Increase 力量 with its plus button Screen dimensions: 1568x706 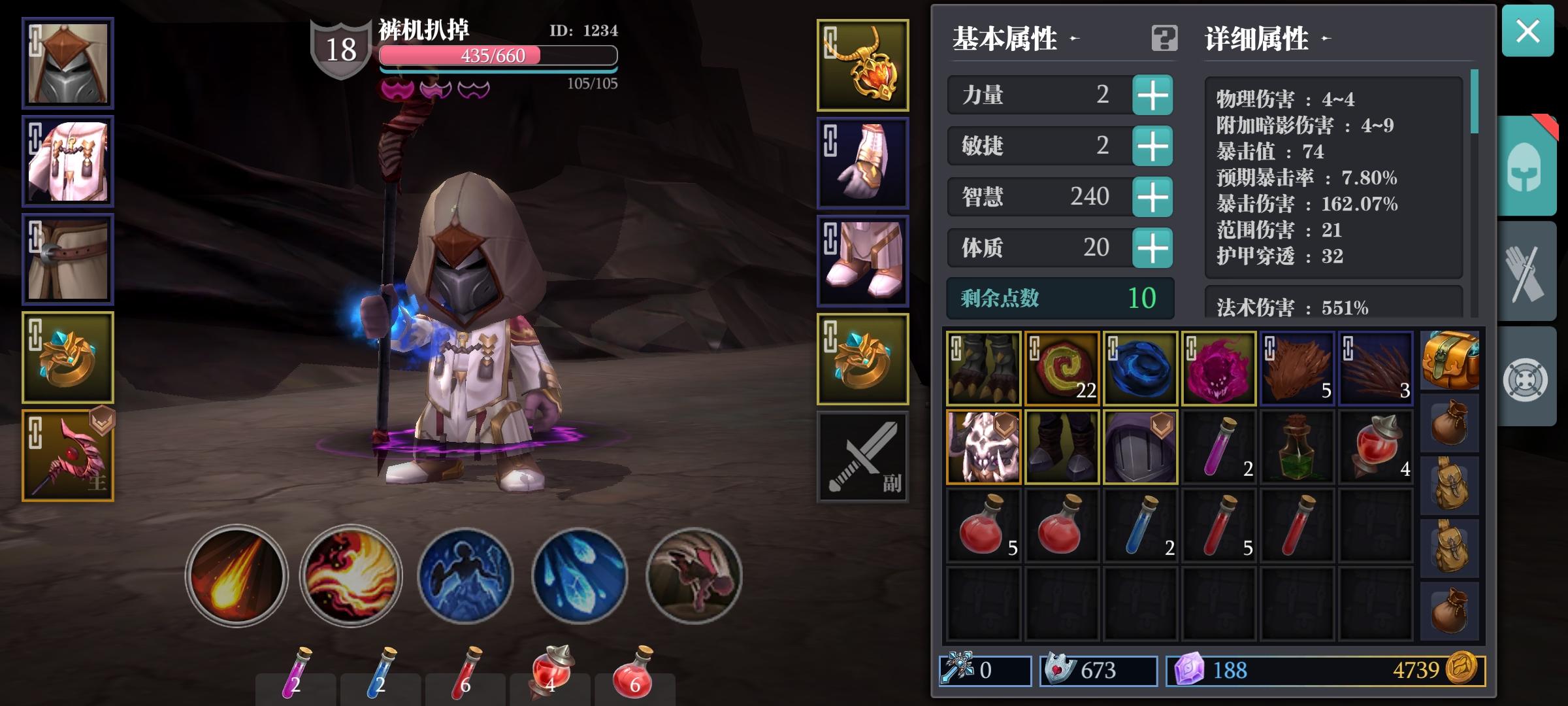coord(1154,95)
